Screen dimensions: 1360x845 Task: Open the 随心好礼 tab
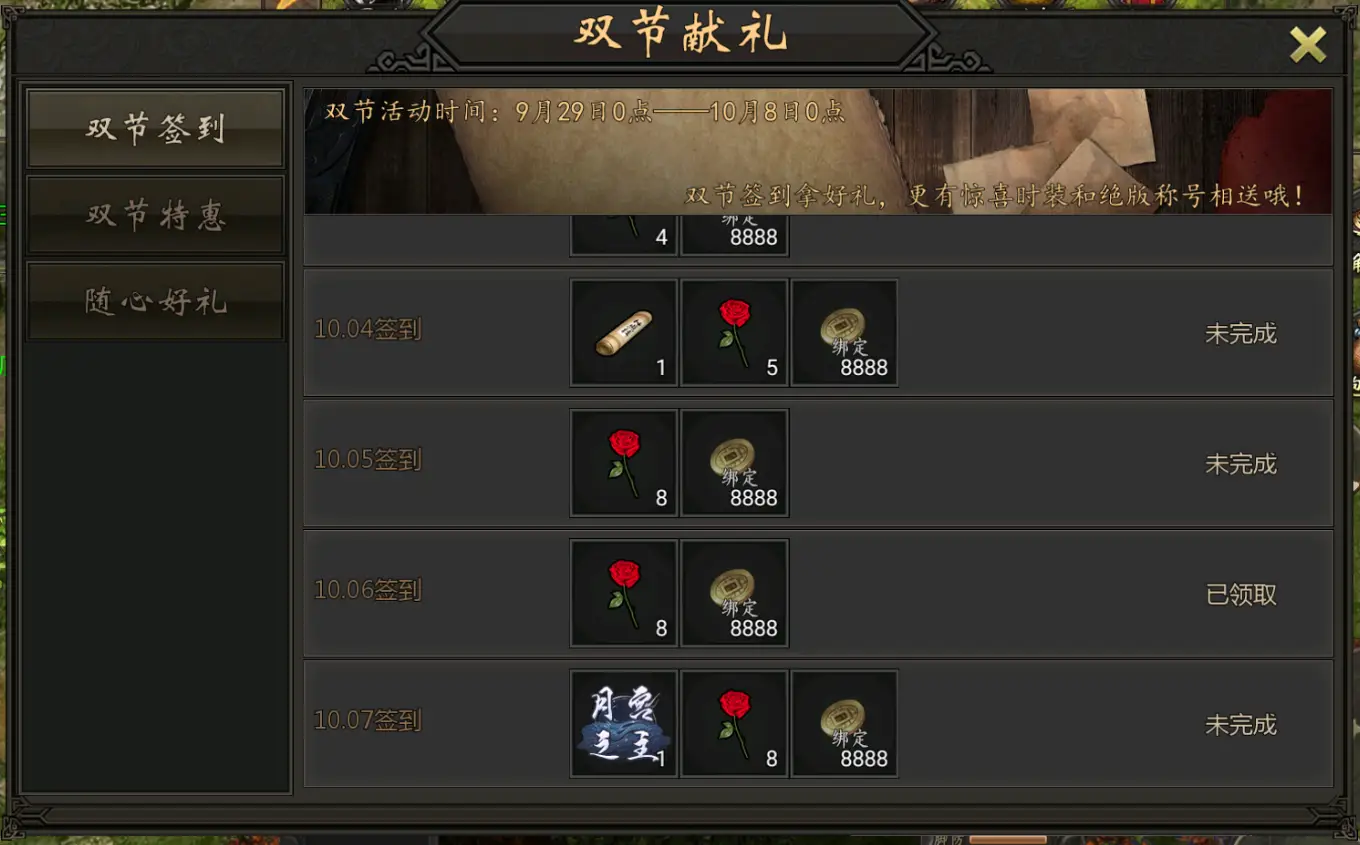[155, 298]
